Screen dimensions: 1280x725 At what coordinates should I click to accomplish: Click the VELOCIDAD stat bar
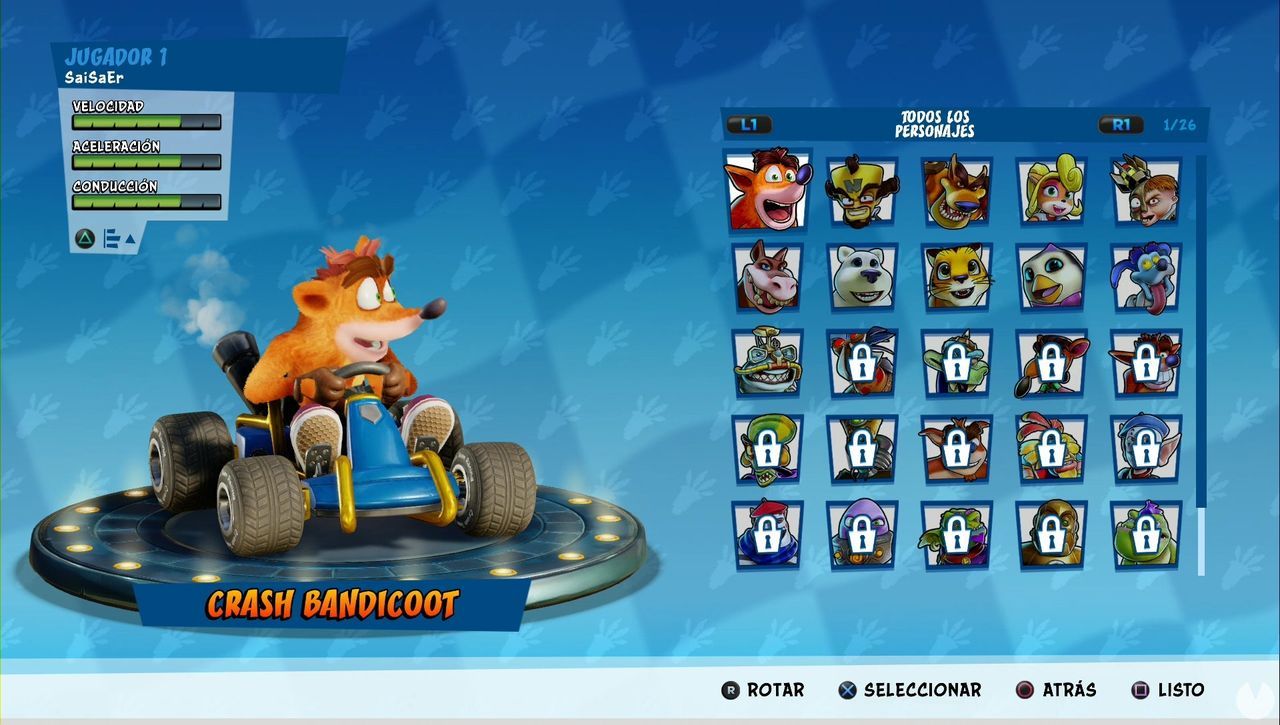click(146, 121)
